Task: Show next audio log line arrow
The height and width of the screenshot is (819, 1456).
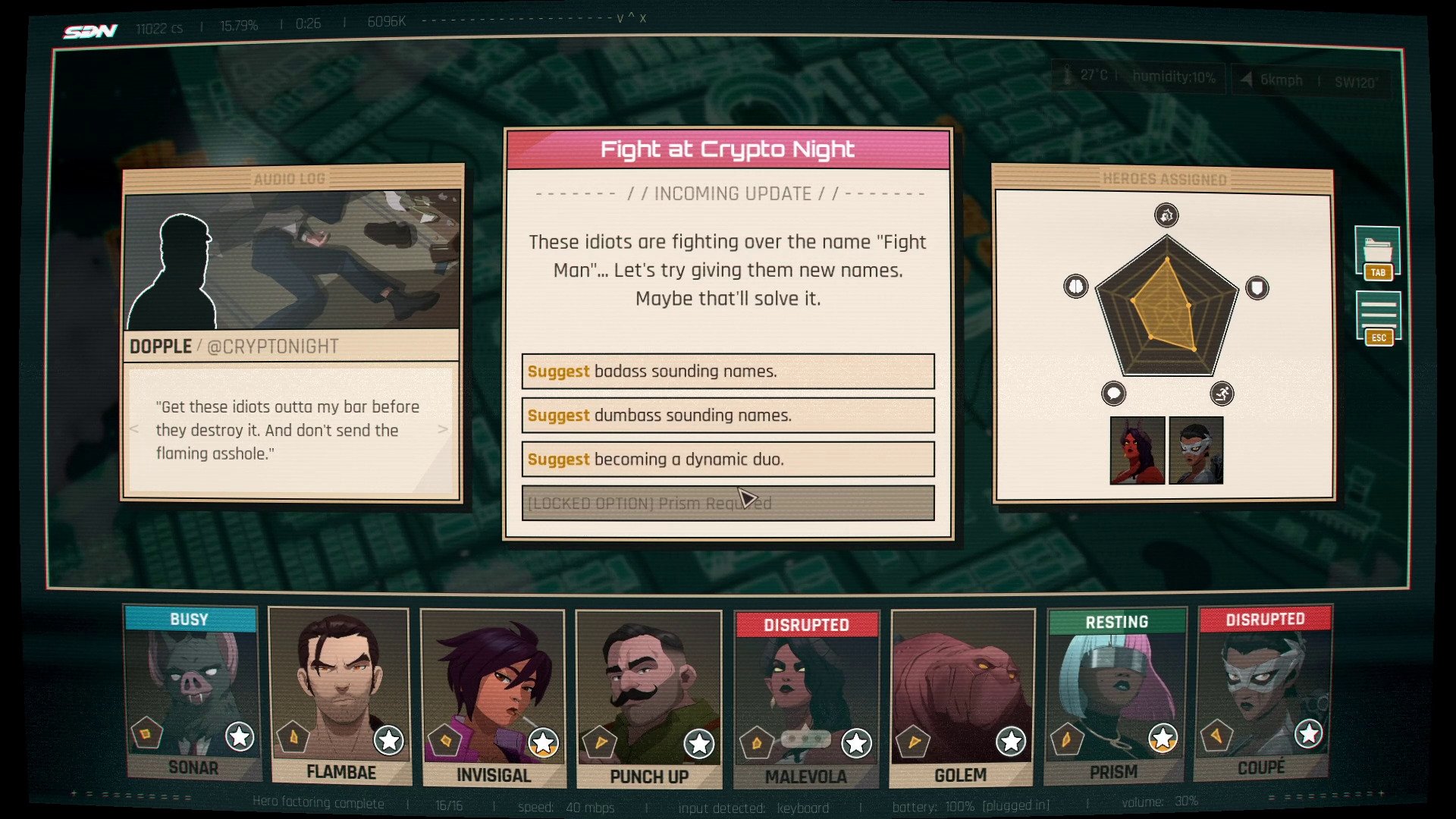Action: pyautogui.click(x=443, y=429)
